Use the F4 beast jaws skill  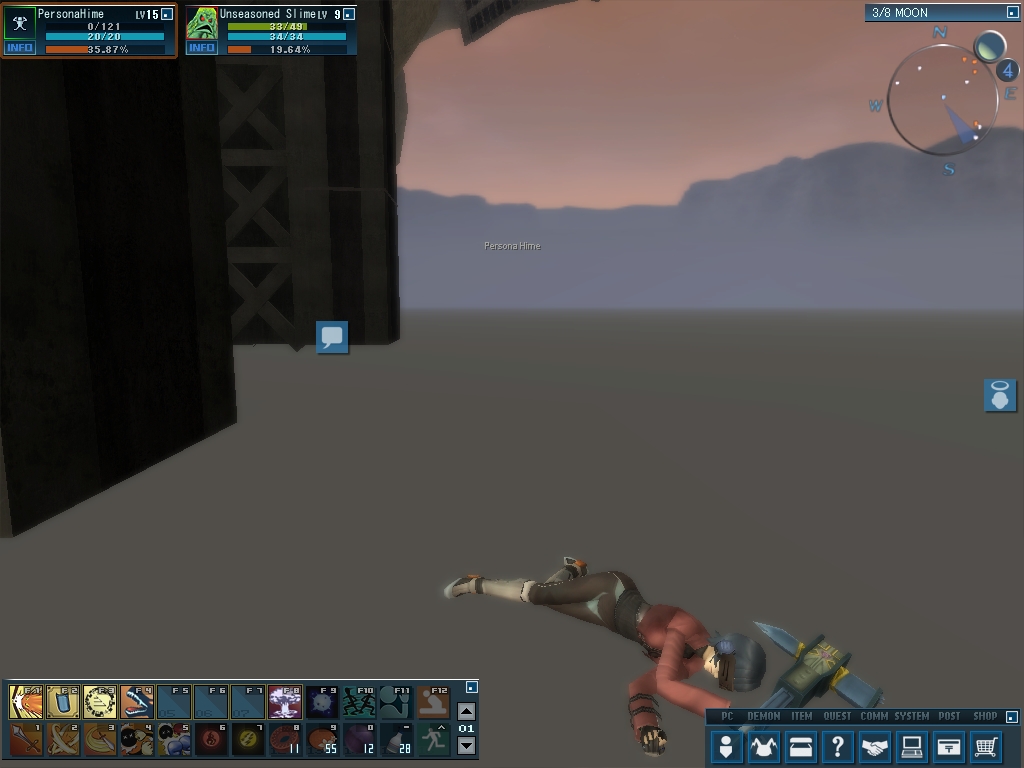point(137,702)
